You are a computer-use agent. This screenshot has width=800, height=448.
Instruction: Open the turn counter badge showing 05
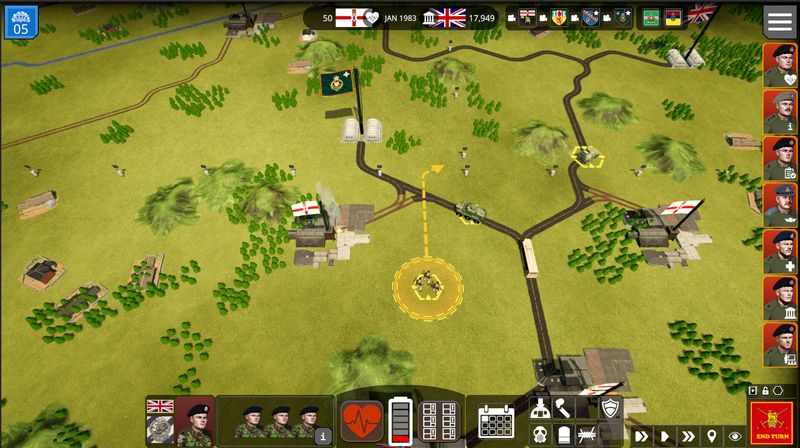click(20, 20)
